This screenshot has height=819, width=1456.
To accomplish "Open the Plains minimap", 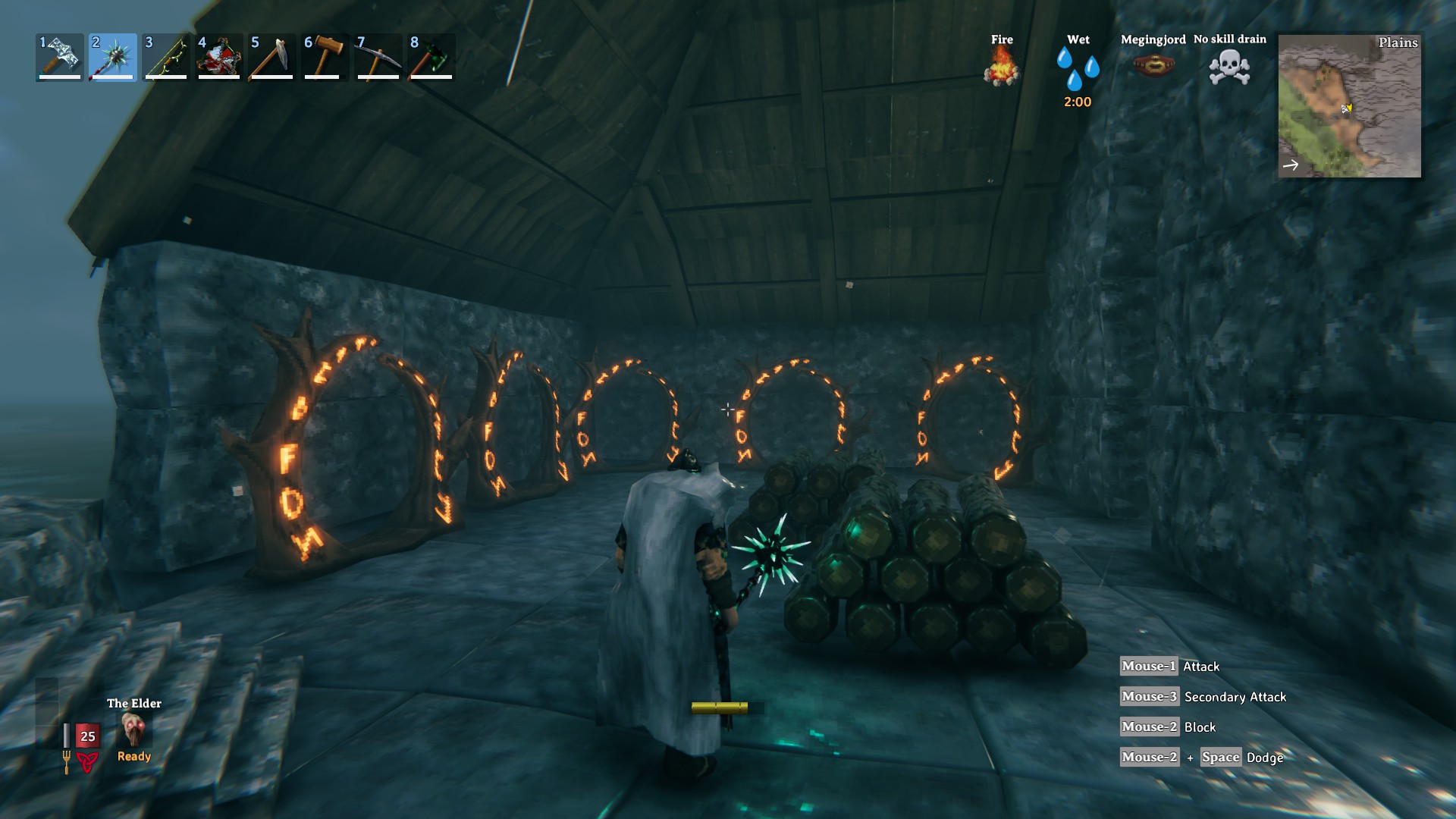I will pyautogui.click(x=1349, y=105).
